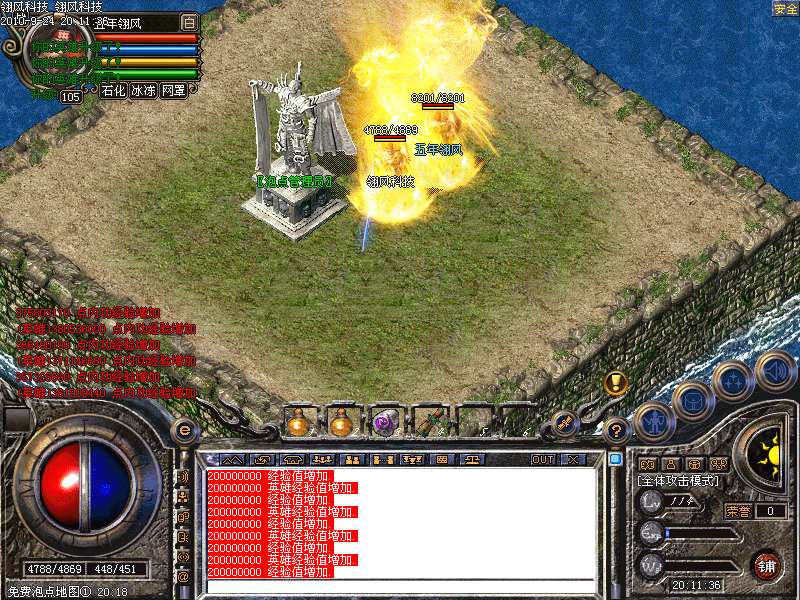Click the OUT button above chat
The height and width of the screenshot is (600, 800).
click(x=543, y=459)
